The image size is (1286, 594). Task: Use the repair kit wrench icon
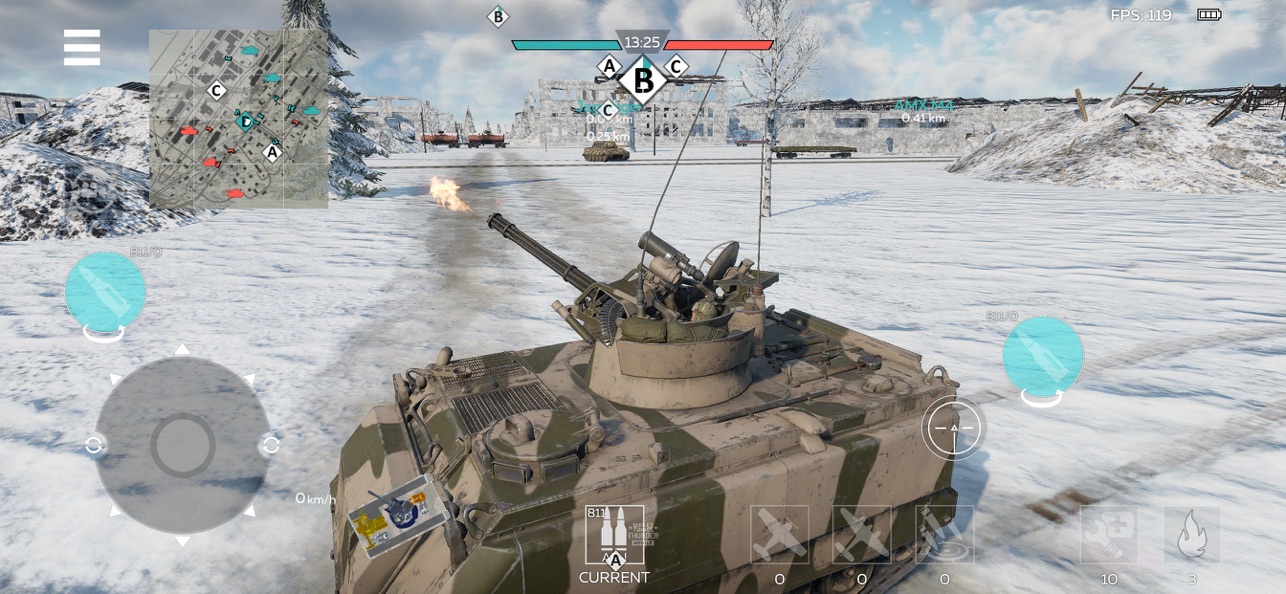pyautogui.click(x=1108, y=536)
